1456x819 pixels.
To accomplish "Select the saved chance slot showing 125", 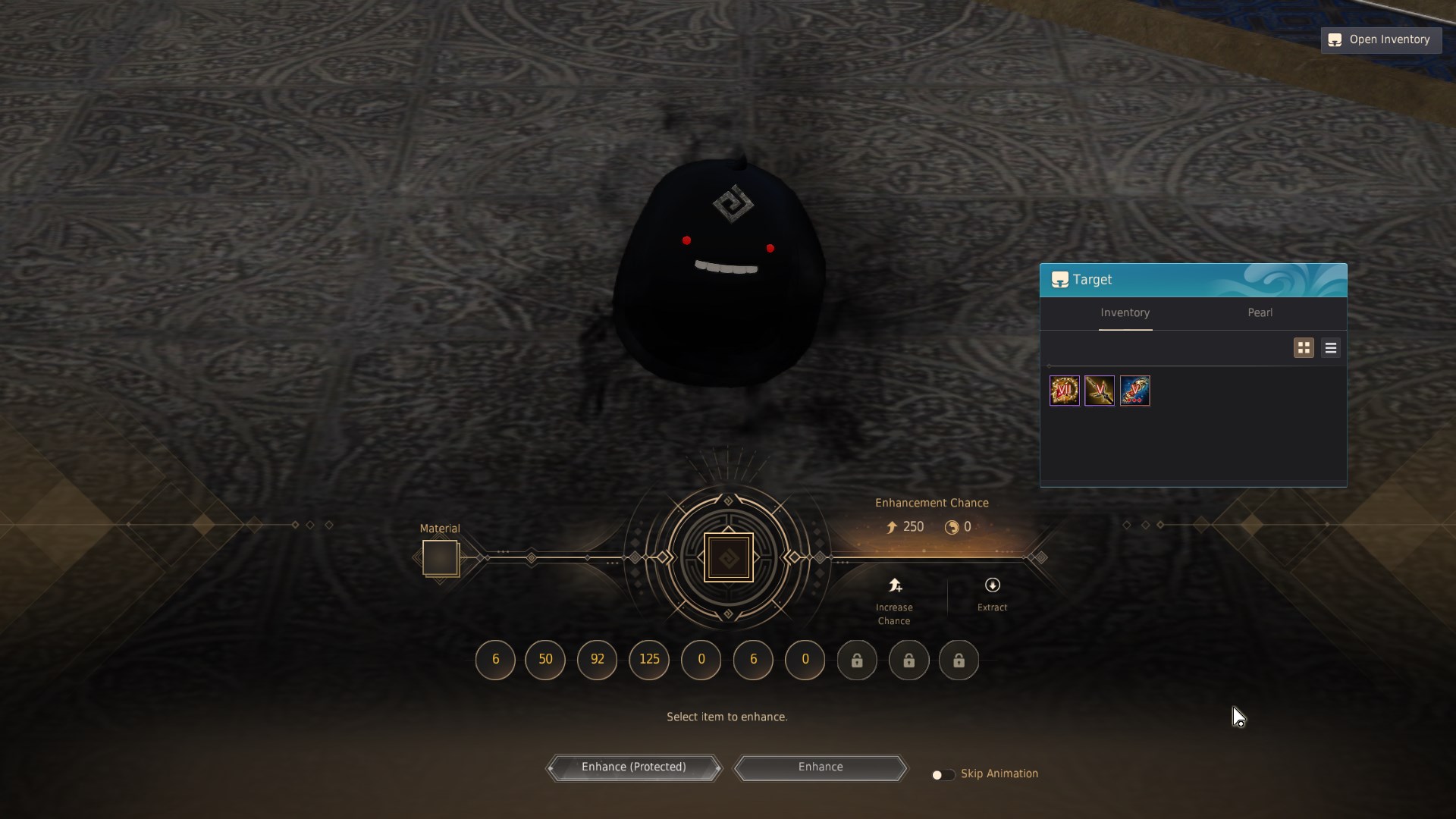I will pyautogui.click(x=649, y=660).
